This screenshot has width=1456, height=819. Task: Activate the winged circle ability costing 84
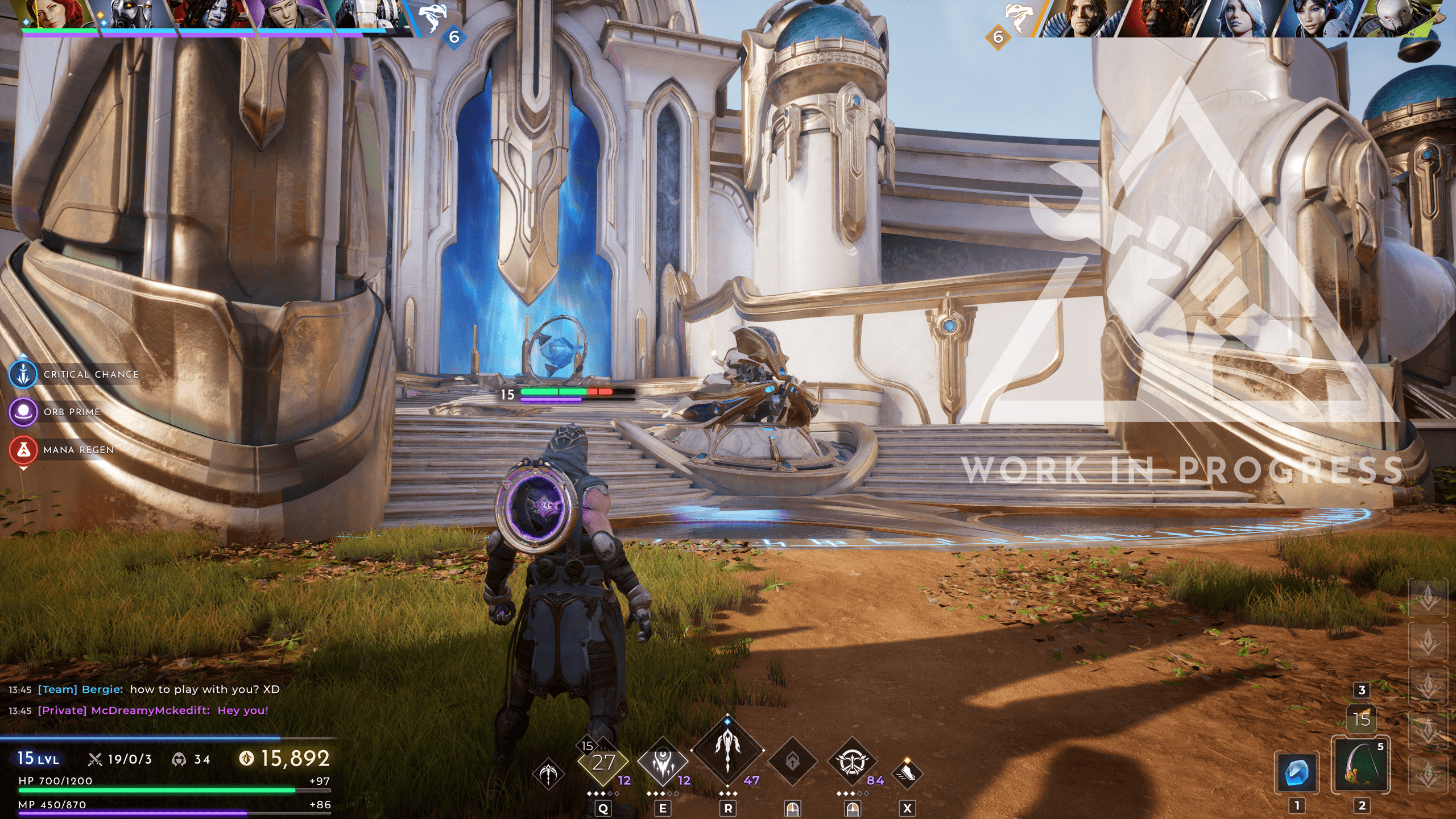[851, 762]
